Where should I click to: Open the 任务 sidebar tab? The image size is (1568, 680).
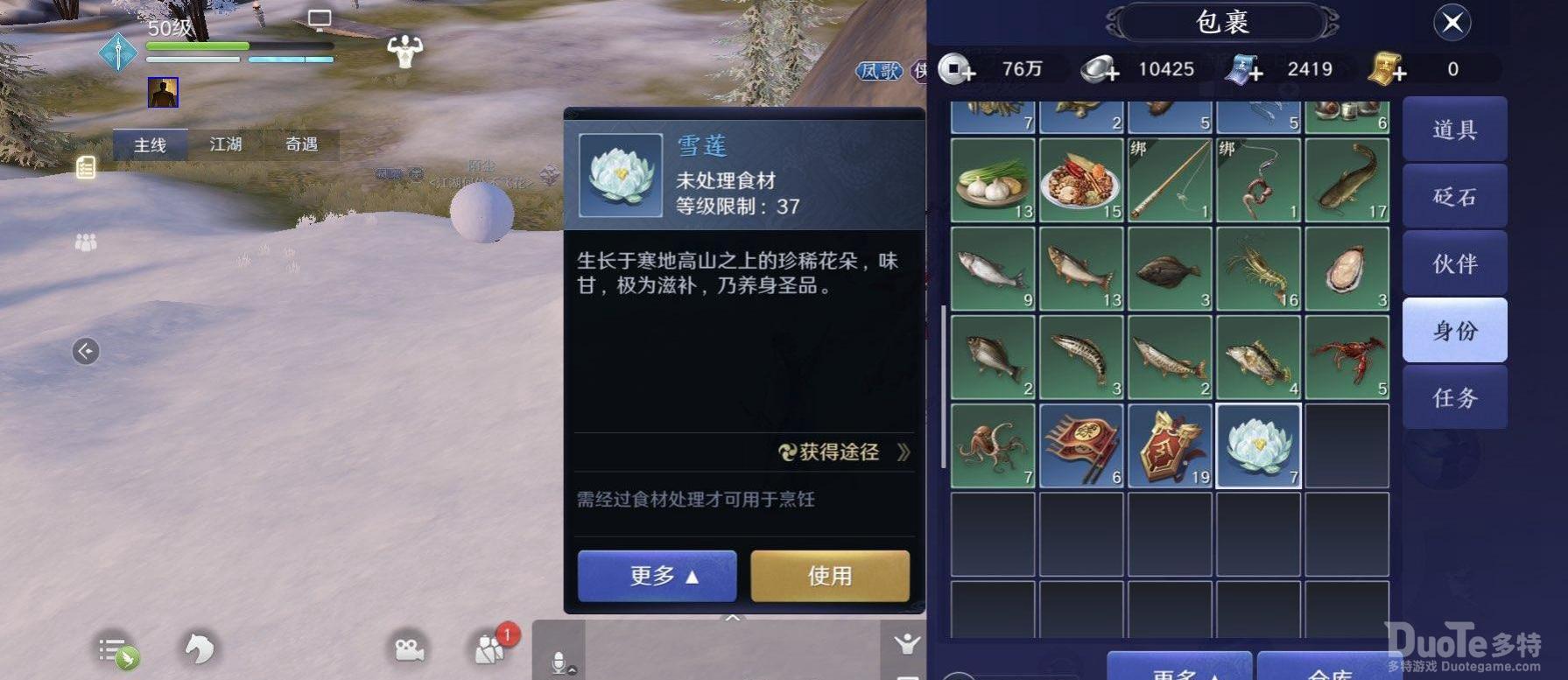[1455, 398]
